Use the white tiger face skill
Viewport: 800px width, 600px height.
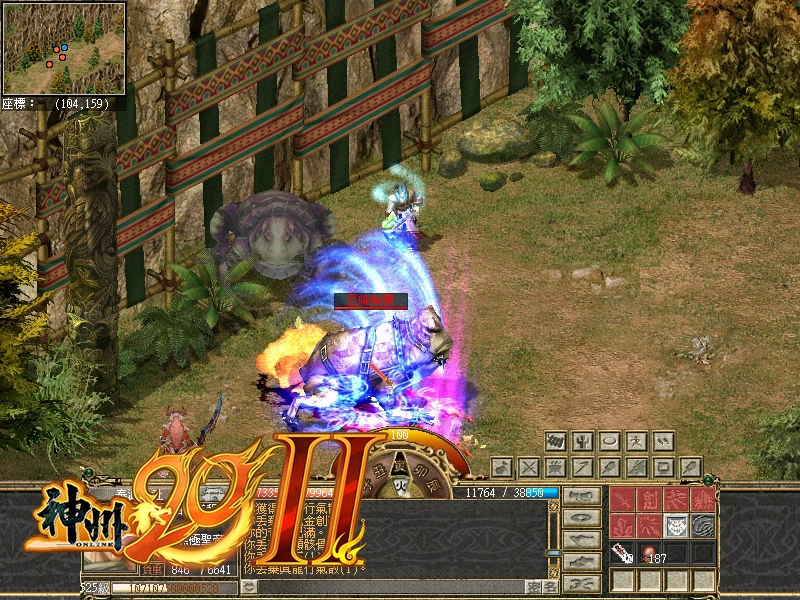point(676,527)
